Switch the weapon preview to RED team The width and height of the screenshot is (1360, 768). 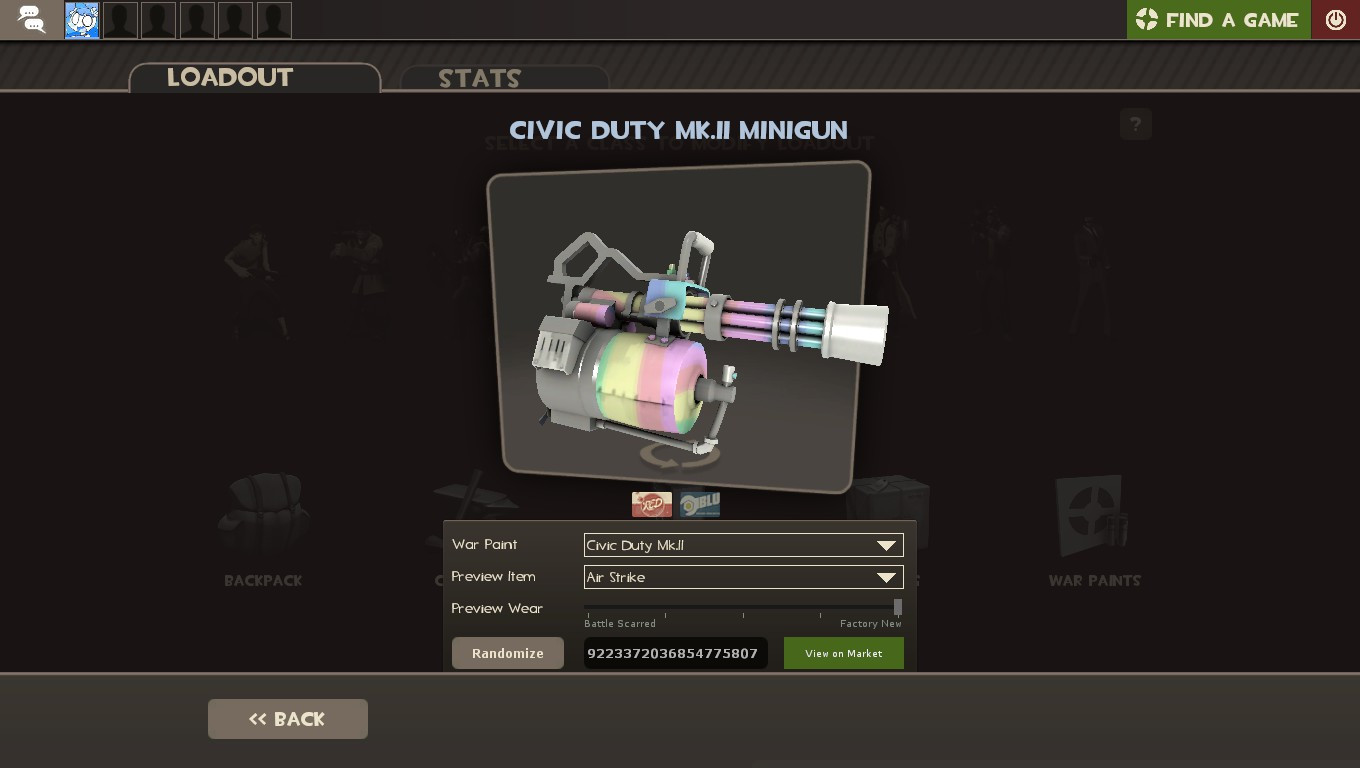click(652, 504)
